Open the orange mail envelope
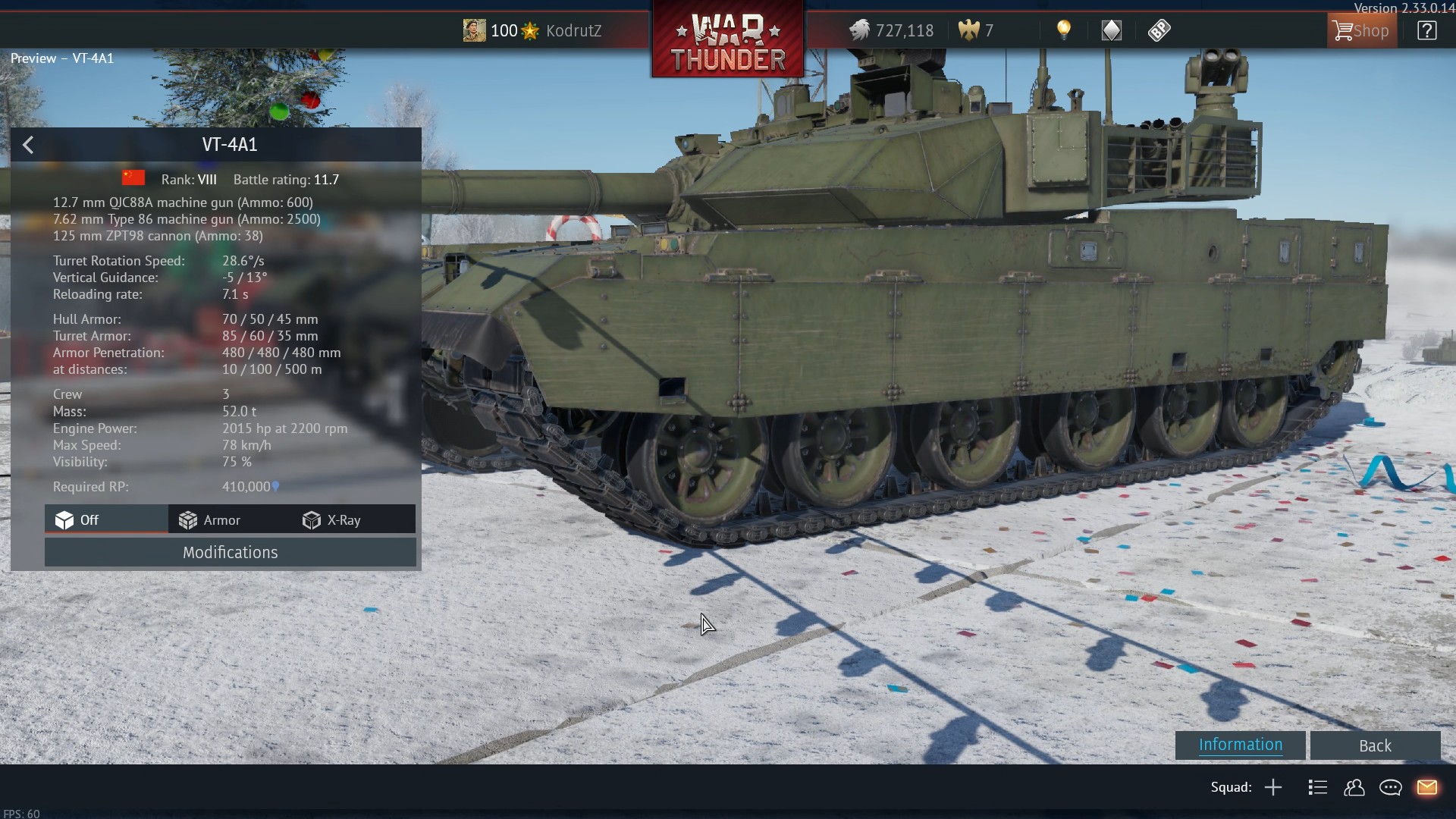Screen dimensions: 1456x819 pos(1426,787)
